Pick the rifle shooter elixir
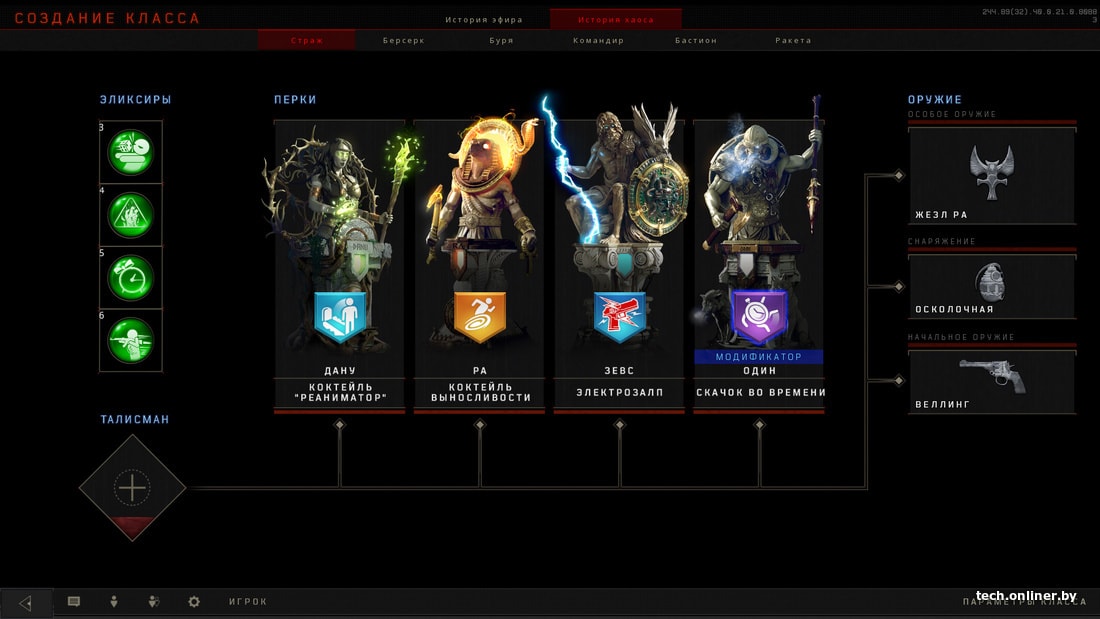1100x619 pixels. [131, 340]
